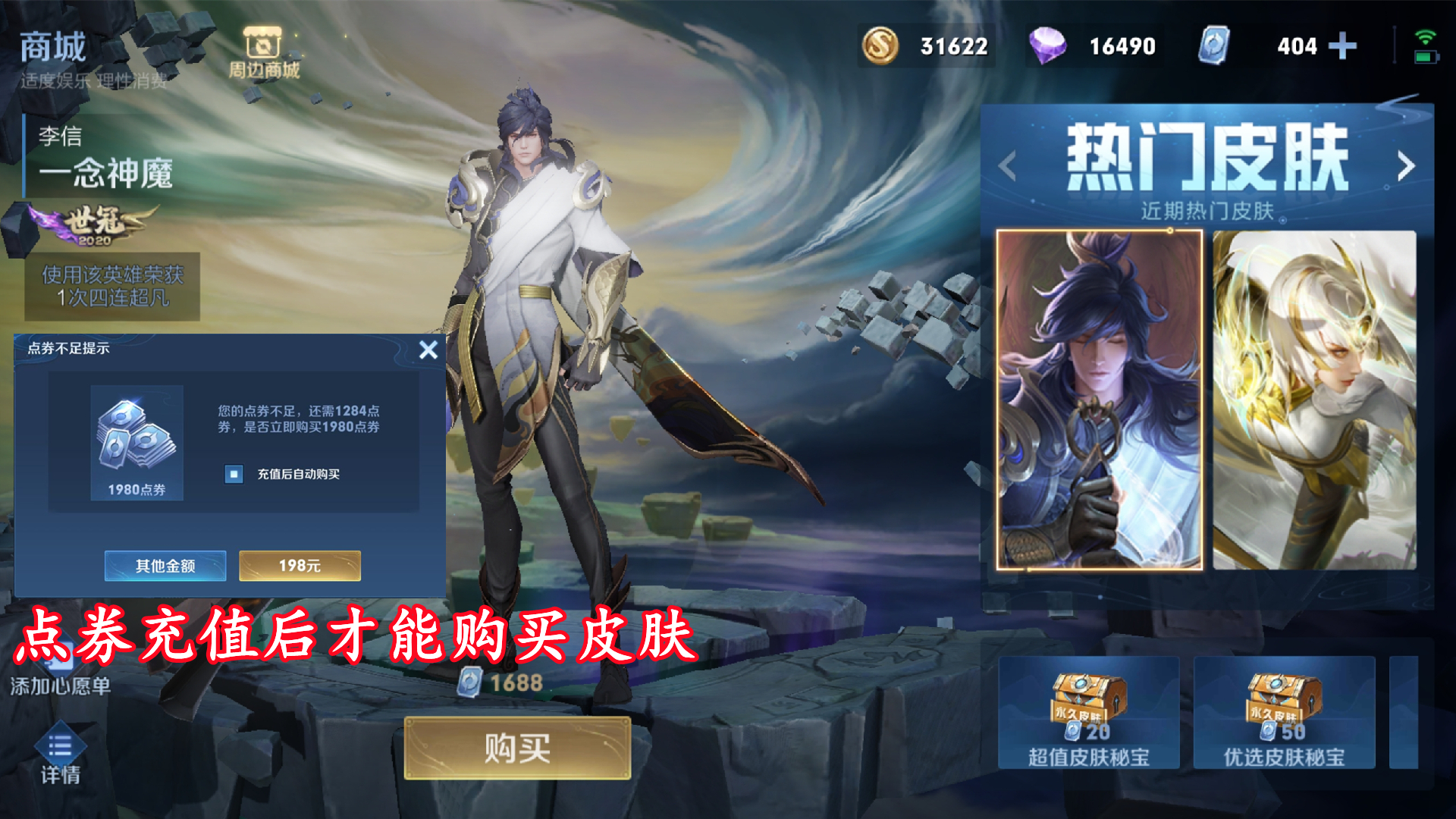Open the 超值皮肤秘宝 treasure chest
Image resolution: width=1456 pixels, height=819 pixels.
[1090, 713]
